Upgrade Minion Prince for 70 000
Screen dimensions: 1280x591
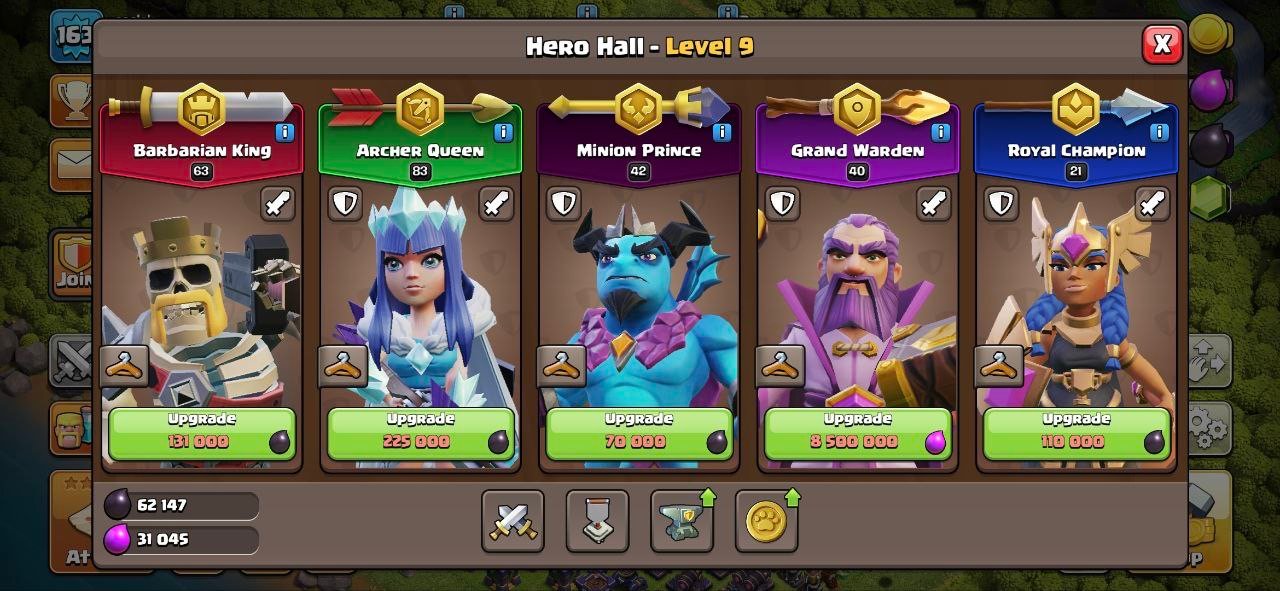pos(638,433)
